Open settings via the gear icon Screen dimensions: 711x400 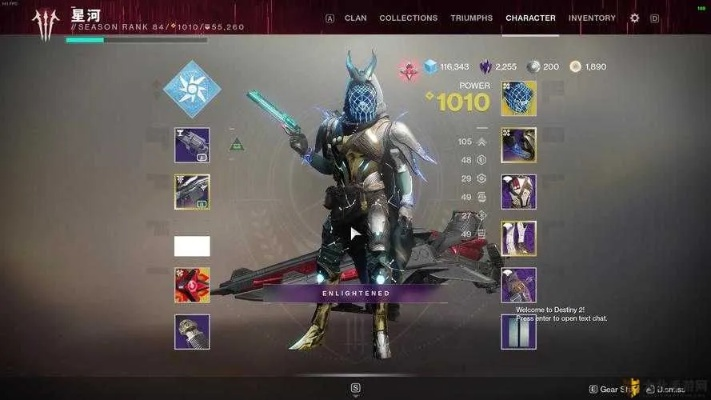click(634, 18)
